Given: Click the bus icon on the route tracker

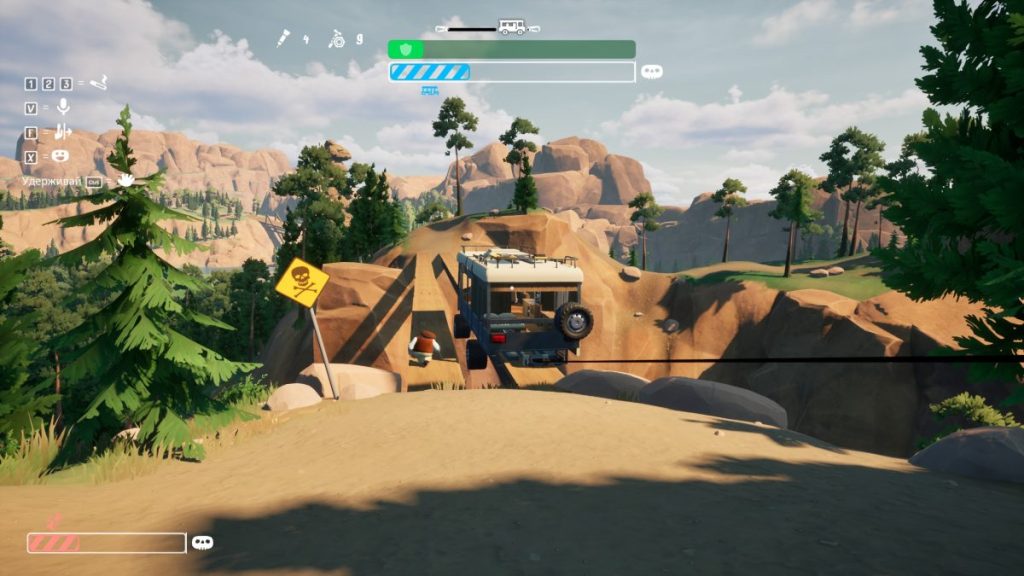Looking at the screenshot, I should 512,27.
